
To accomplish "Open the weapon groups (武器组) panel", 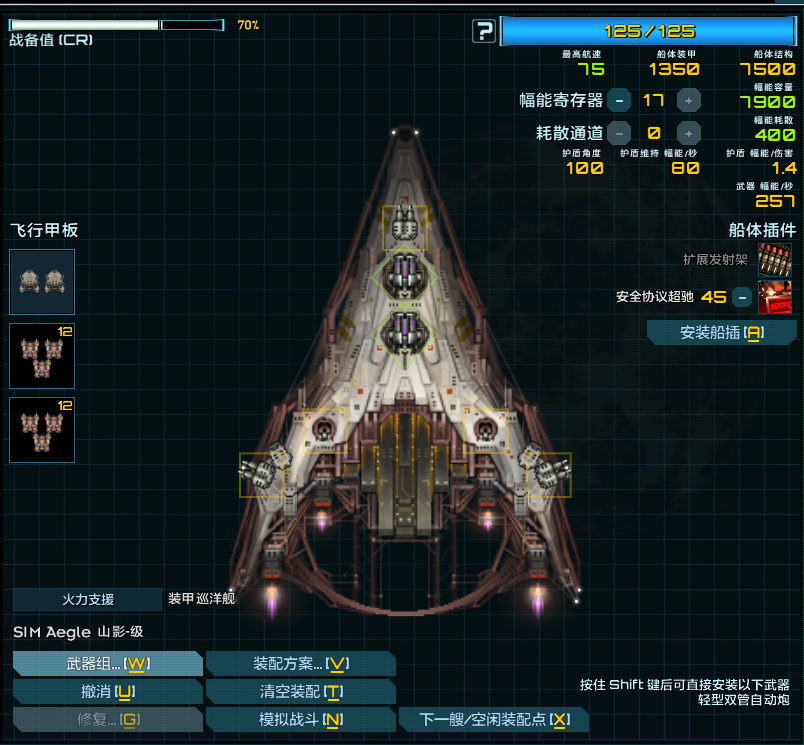I will (x=107, y=664).
